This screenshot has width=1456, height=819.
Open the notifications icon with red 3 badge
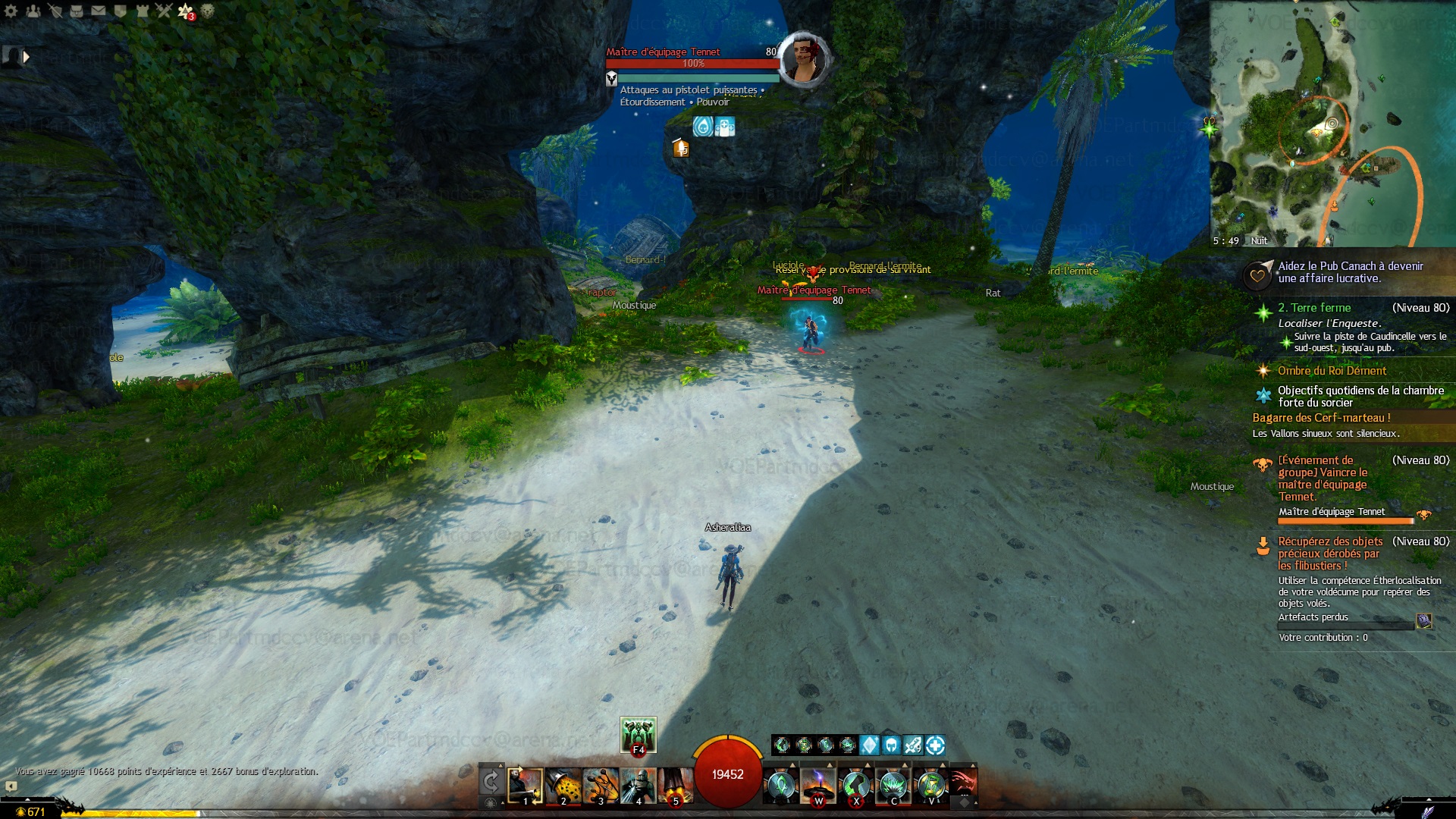[186, 11]
